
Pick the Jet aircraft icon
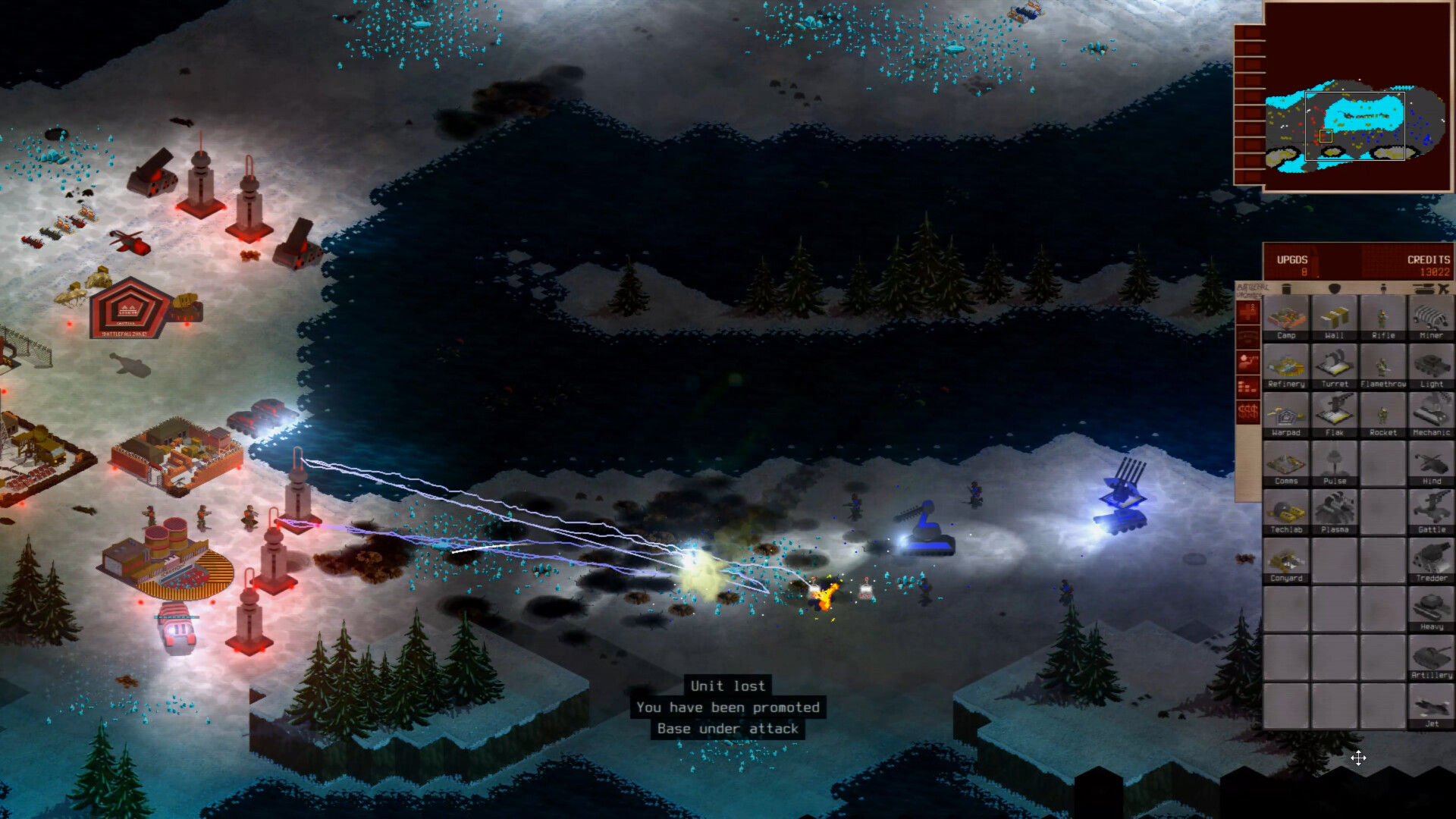point(1431,705)
